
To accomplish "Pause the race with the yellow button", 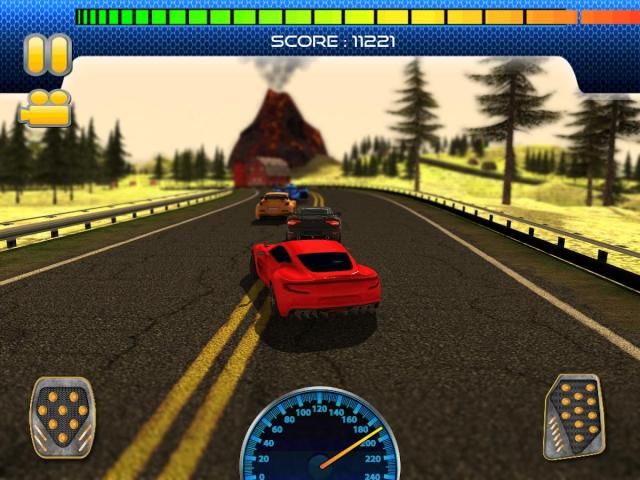I will pyautogui.click(x=47, y=54).
